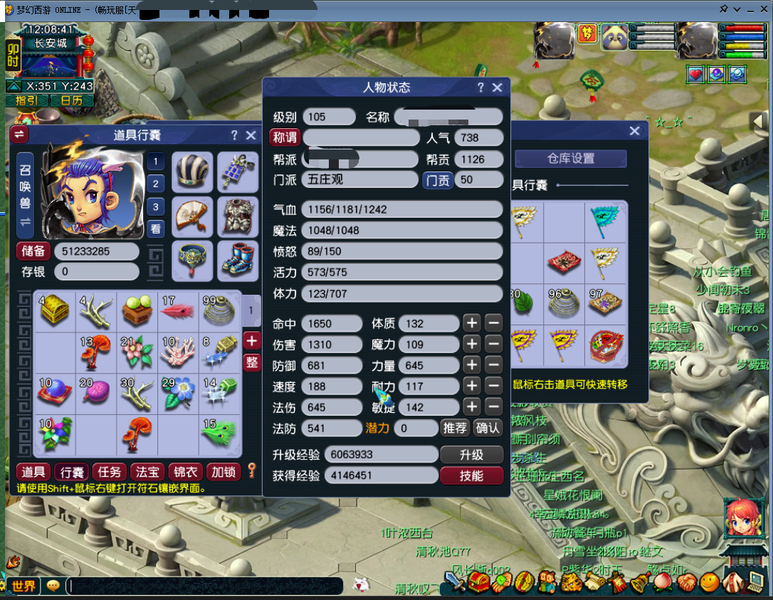The image size is (773, 600).
Task: Sort the bag with the 整 button
Action: pyautogui.click(x=252, y=361)
